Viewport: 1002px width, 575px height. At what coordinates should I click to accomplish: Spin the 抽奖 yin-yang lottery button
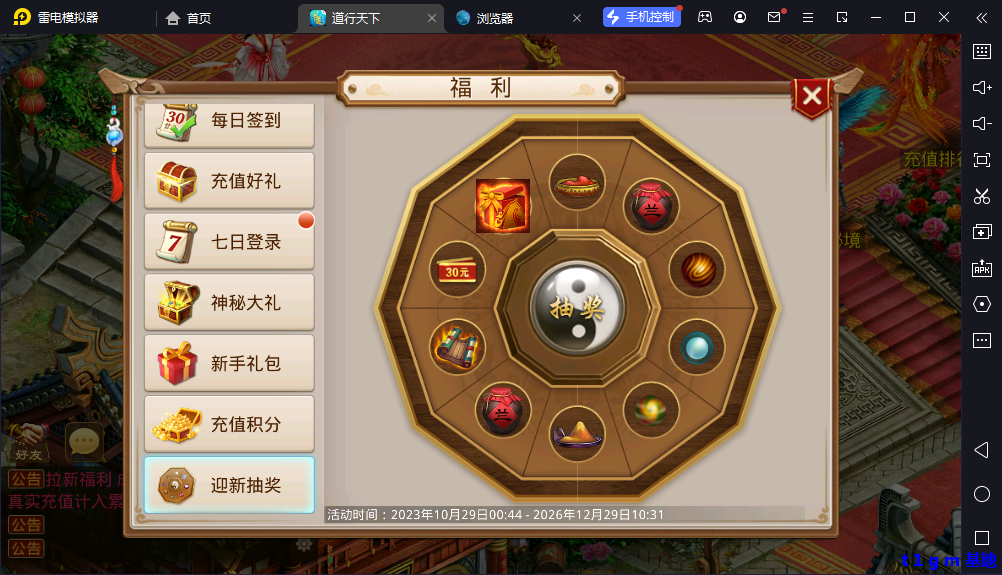[x=577, y=307]
